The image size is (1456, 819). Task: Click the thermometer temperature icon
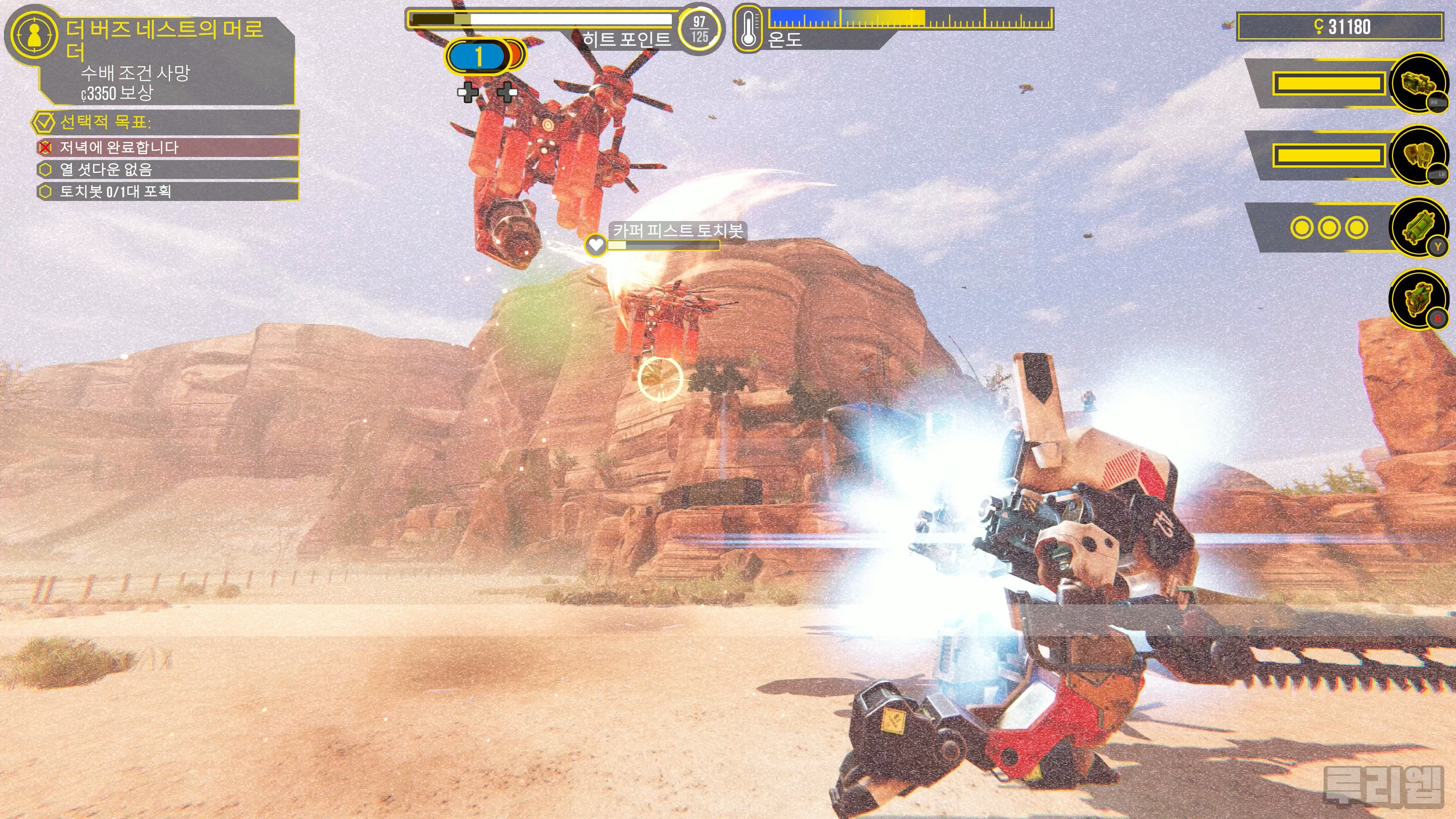(x=748, y=28)
